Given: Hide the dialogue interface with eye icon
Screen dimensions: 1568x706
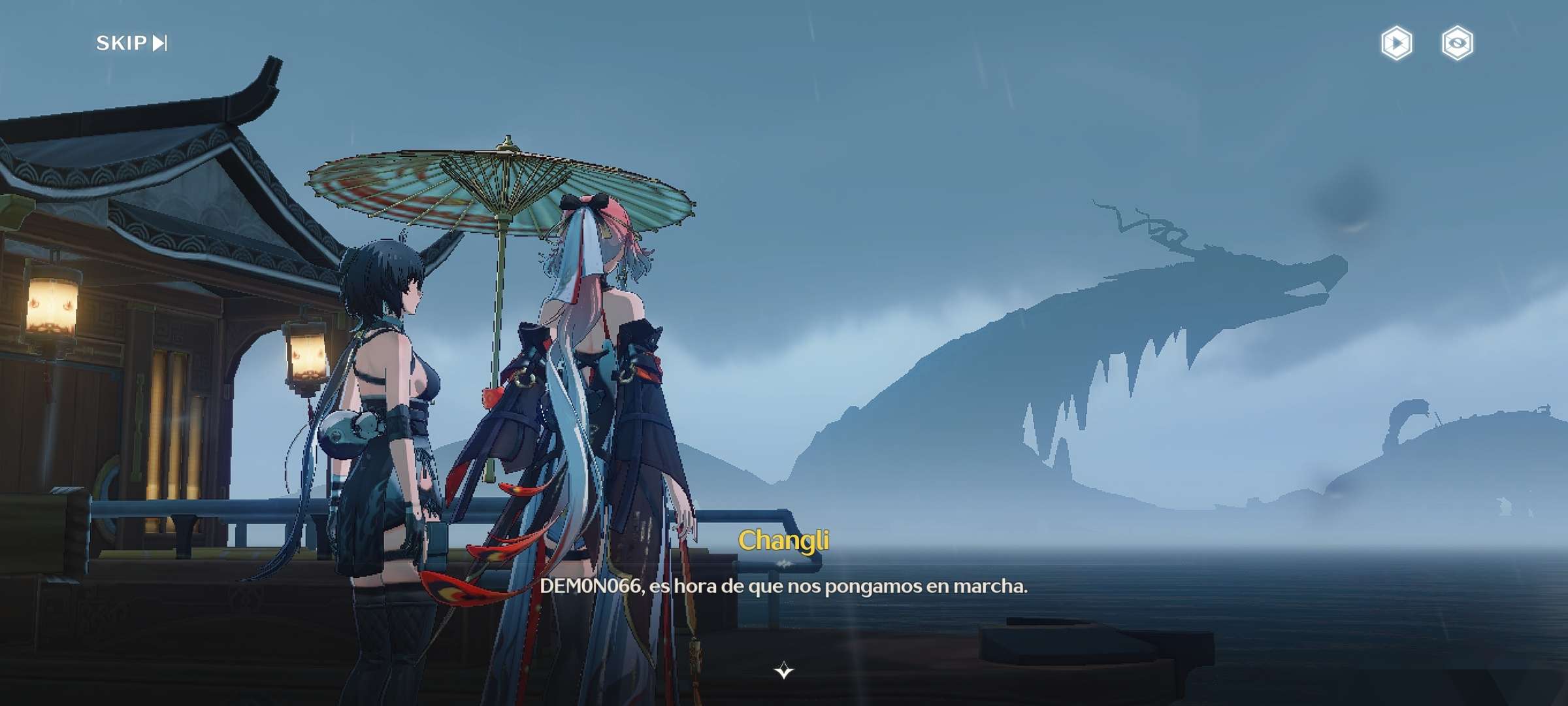Looking at the screenshot, I should pos(1457,44).
